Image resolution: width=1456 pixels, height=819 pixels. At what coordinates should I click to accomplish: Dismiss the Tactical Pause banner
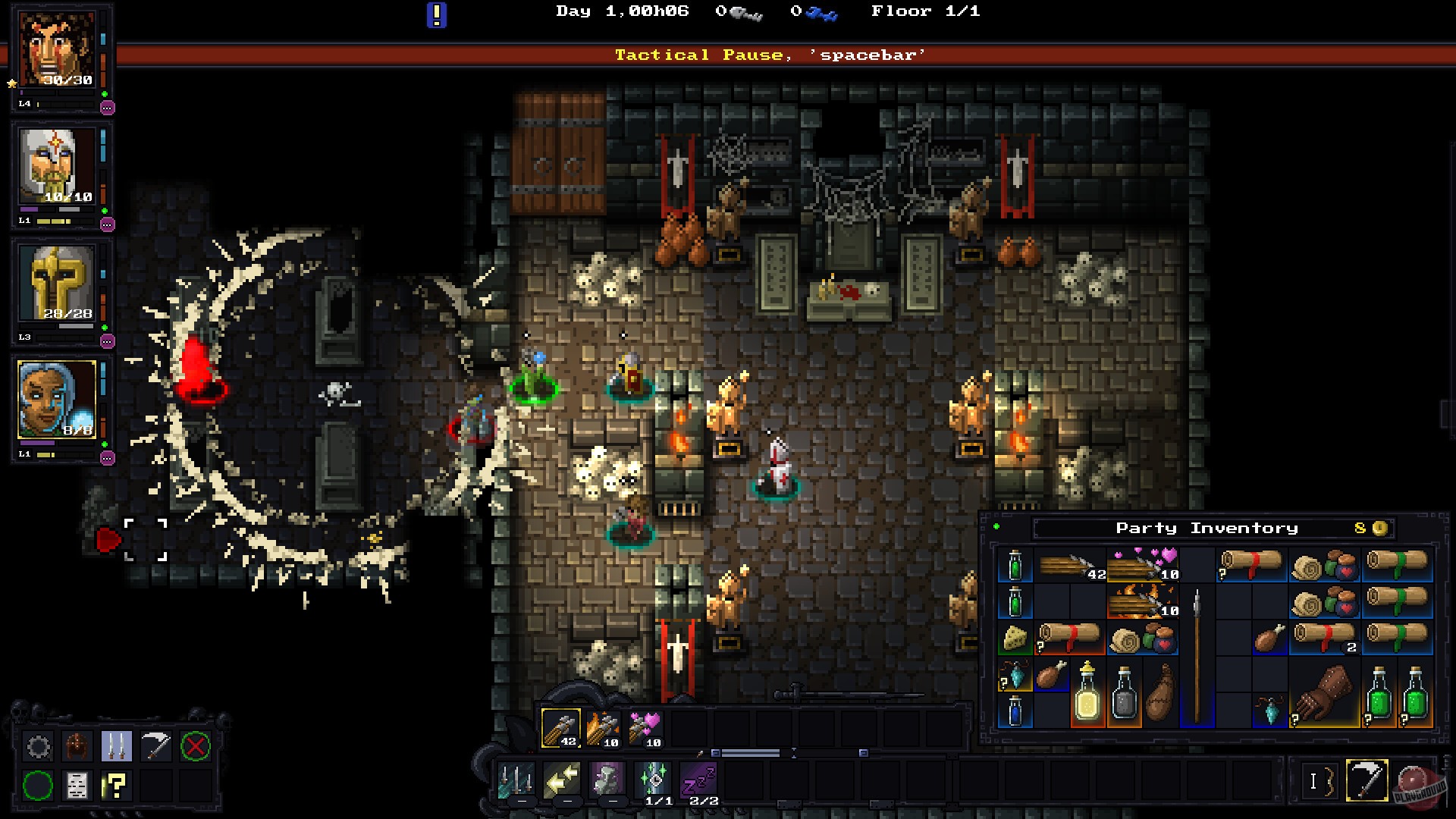770,54
